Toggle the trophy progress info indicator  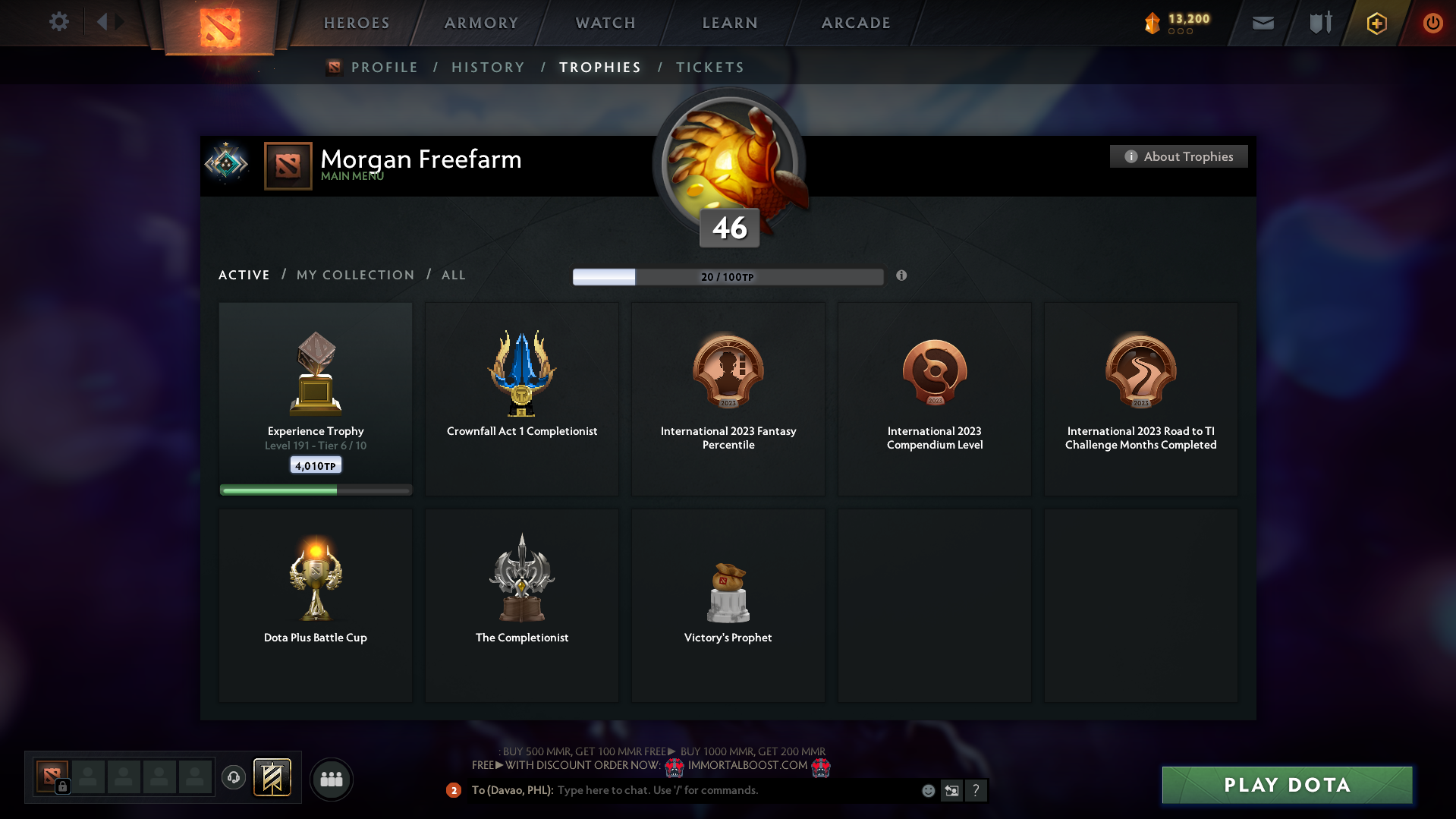(x=902, y=276)
